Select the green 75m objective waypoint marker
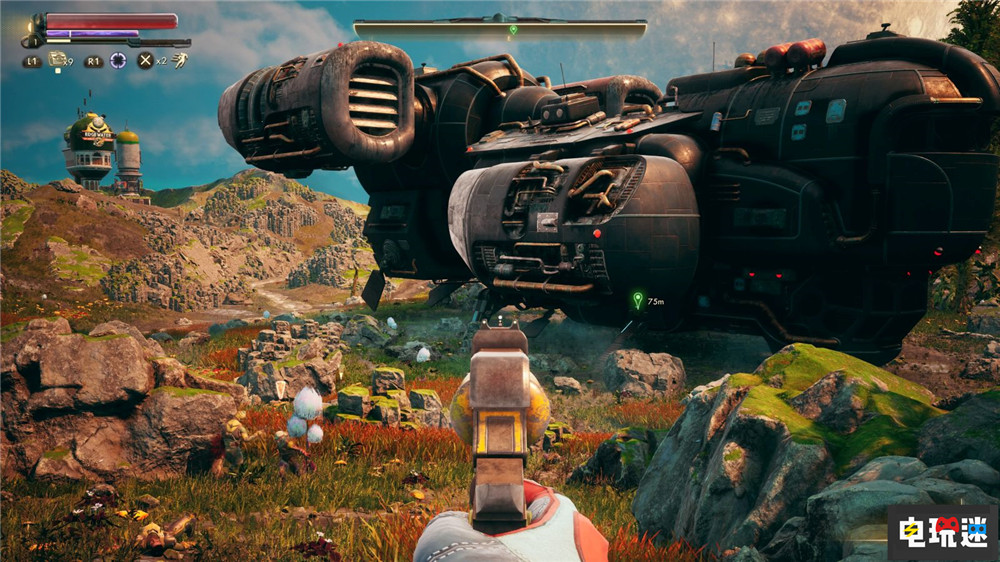 click(x=637, y=299)
